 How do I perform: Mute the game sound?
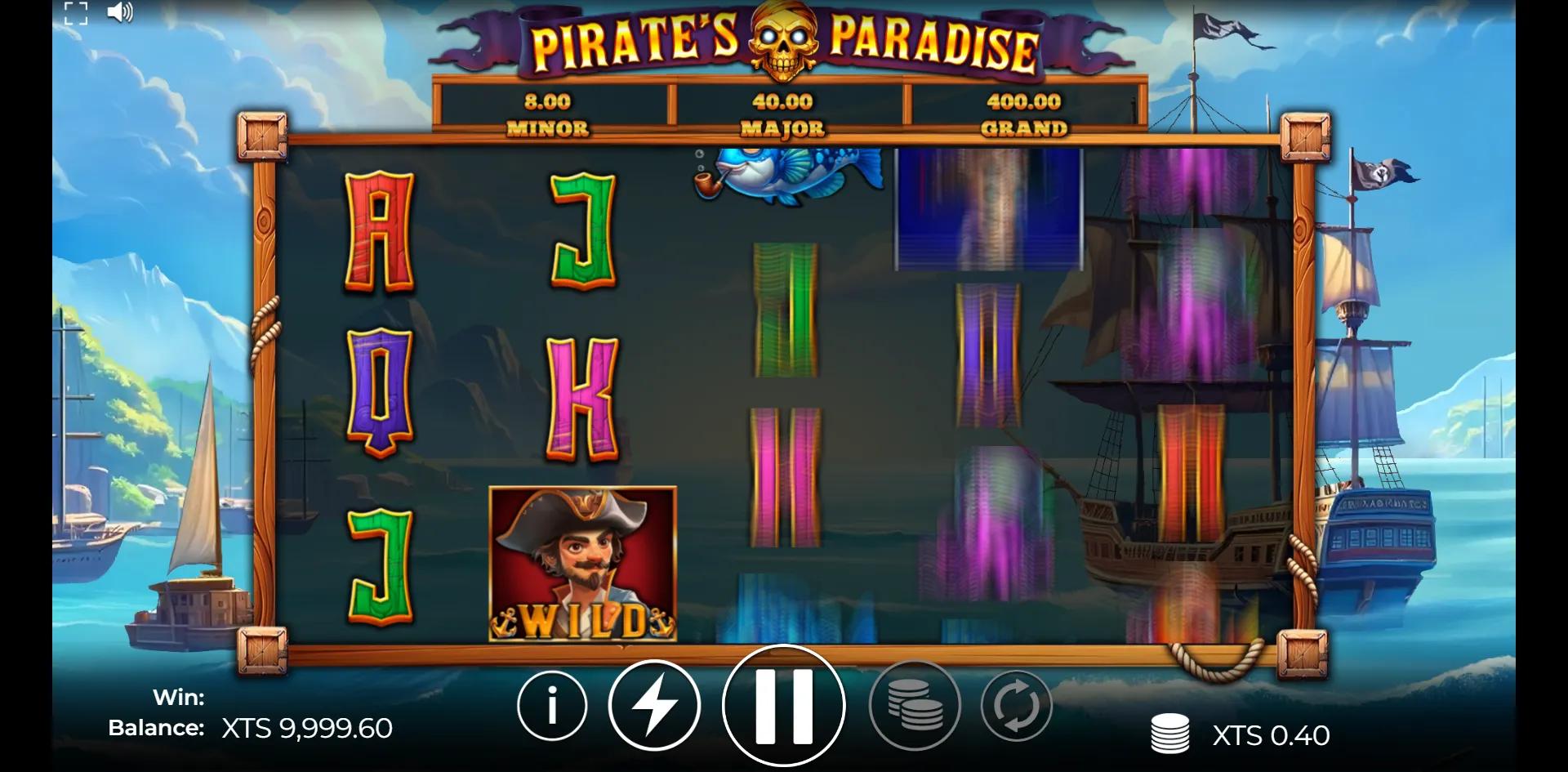(x=119, y=14)
